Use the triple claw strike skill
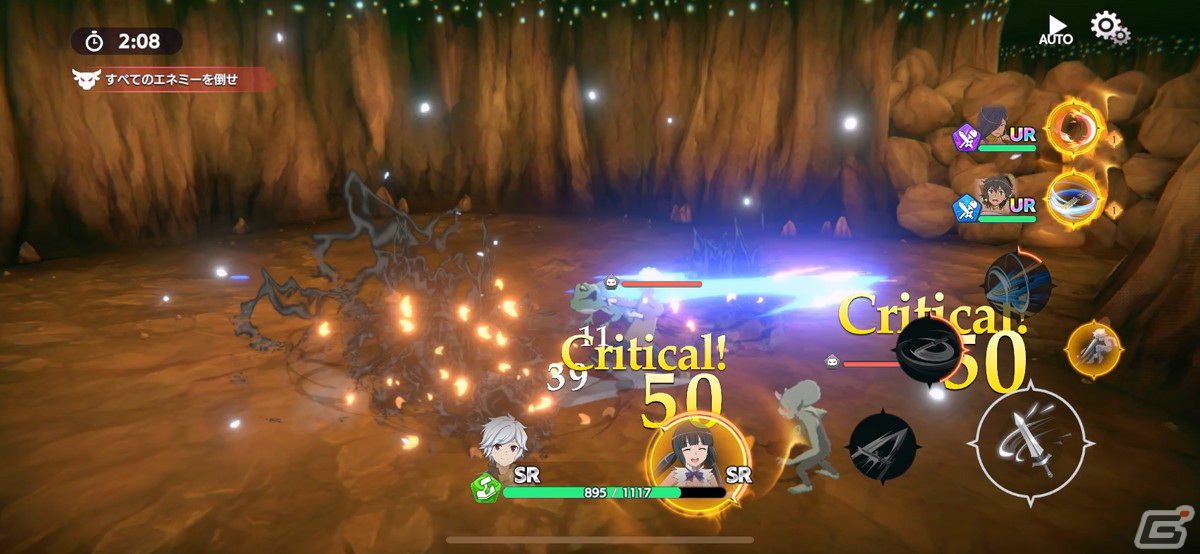This screenshot has width=1200, height=554. [881, 447]
